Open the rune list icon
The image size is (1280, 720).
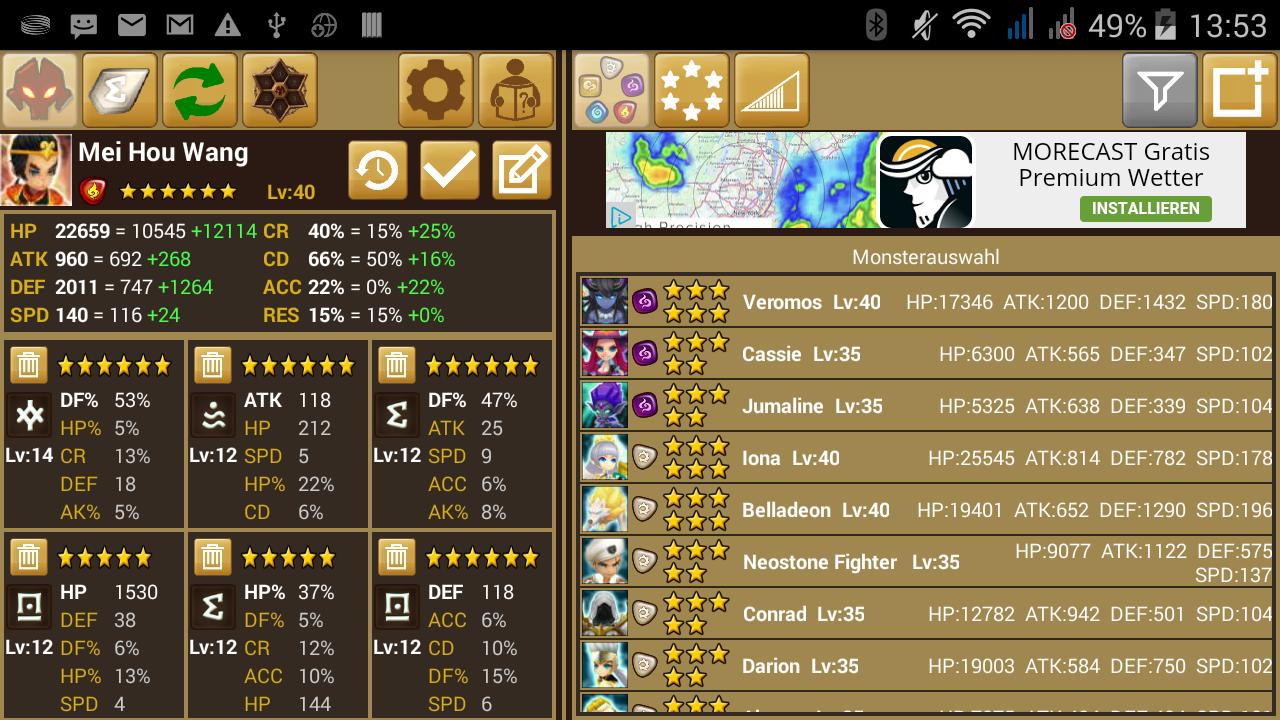pyautogui.click(x=120, y=91)
